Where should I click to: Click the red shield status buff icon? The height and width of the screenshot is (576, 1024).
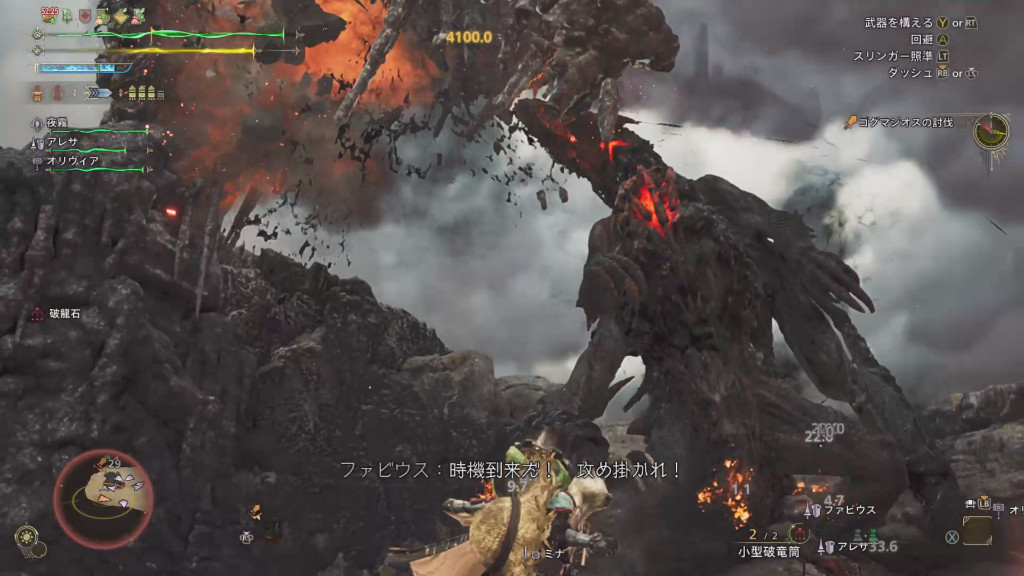pos(85,16)
